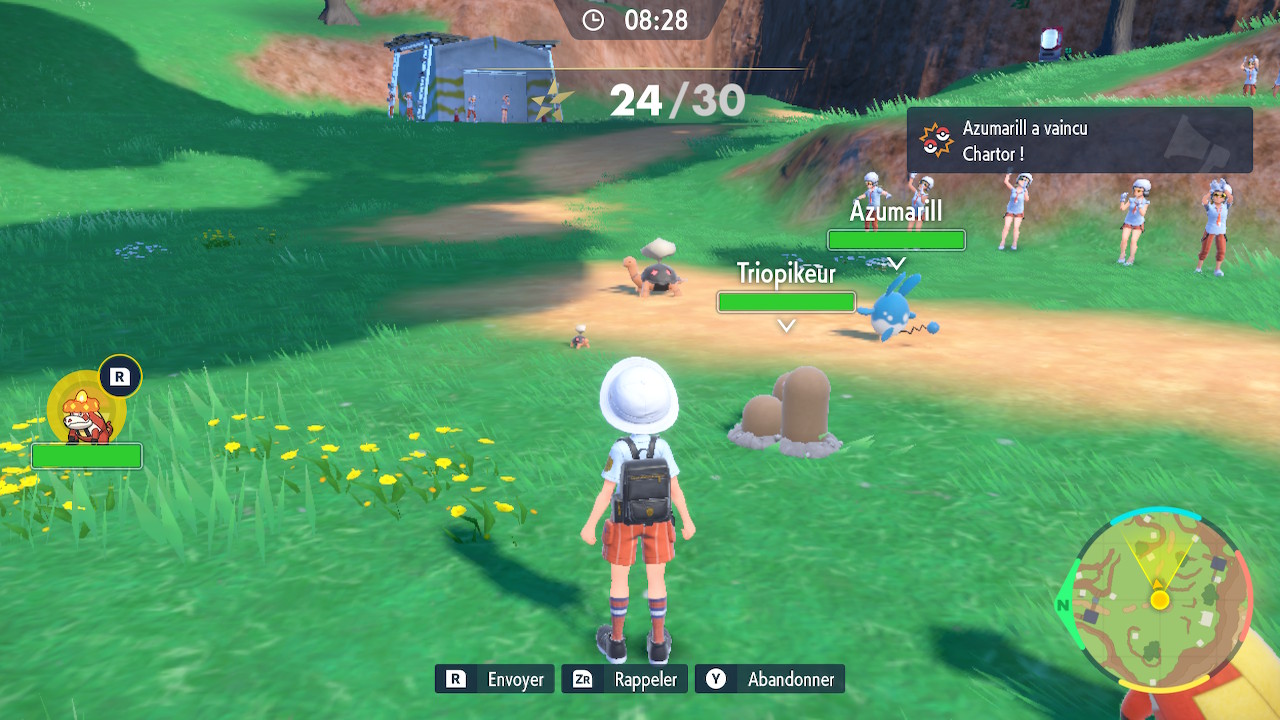Select the Abandonner option
Screen dimensions: 1280x720
(770, 679)
